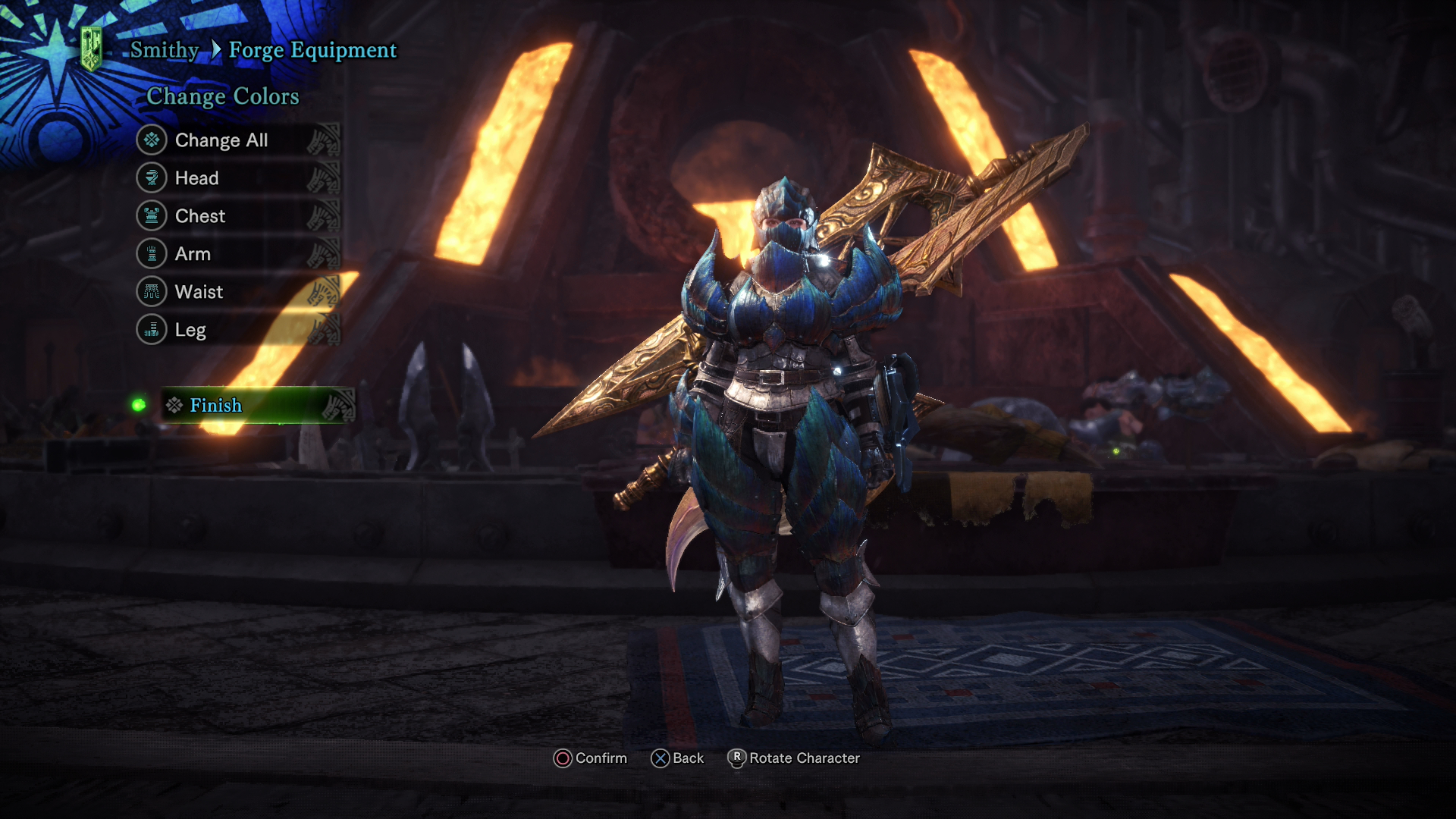
Task: Click the Arm gauntlet icon
Action: [x=152, y=253]
